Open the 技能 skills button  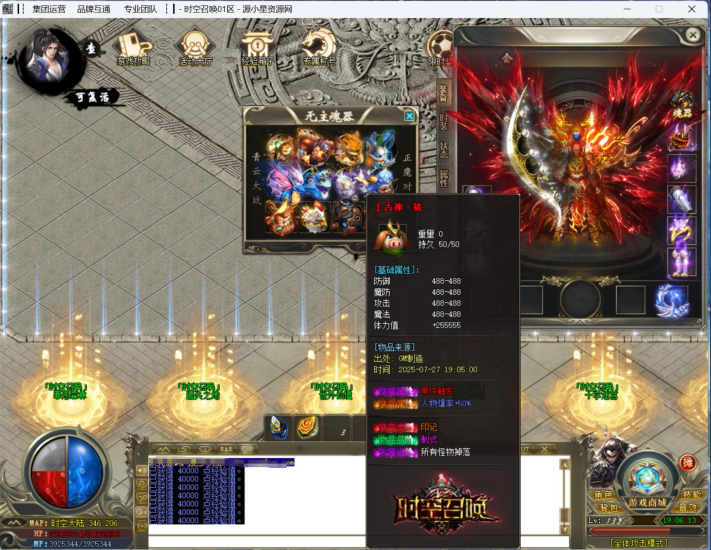click(689, 494)
